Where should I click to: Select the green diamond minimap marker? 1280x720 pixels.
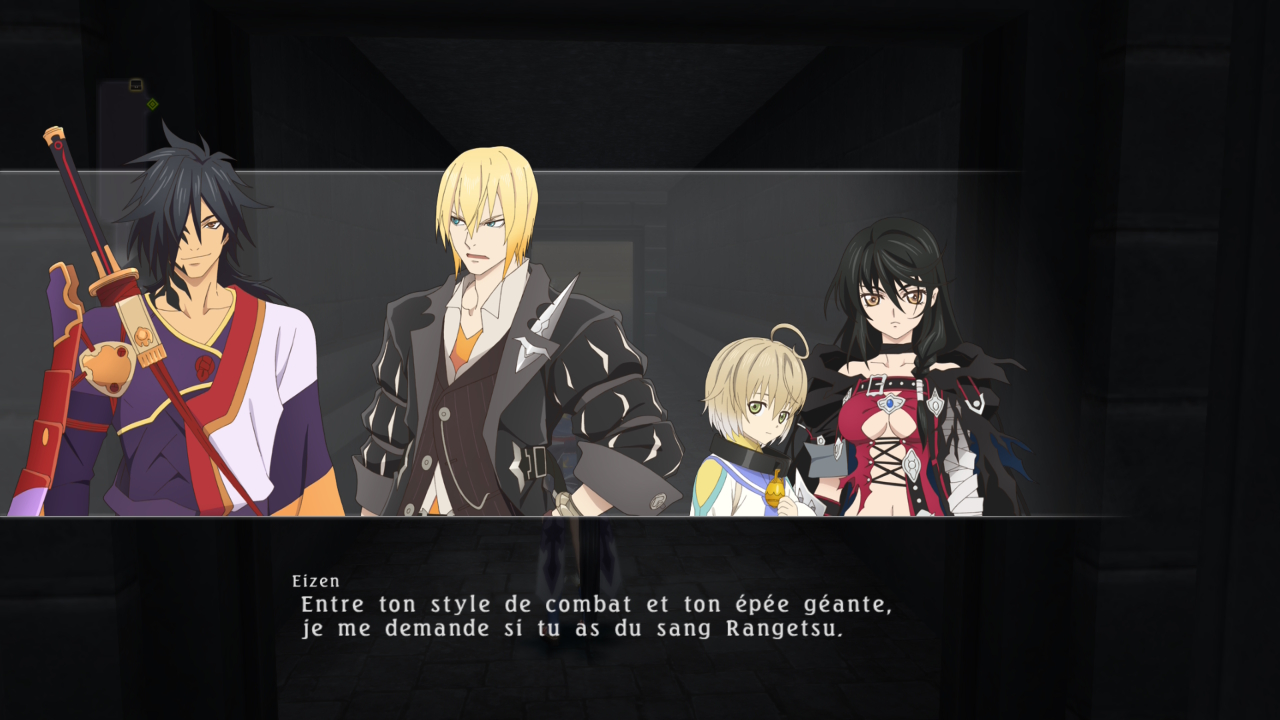click(x=152, y=103)
